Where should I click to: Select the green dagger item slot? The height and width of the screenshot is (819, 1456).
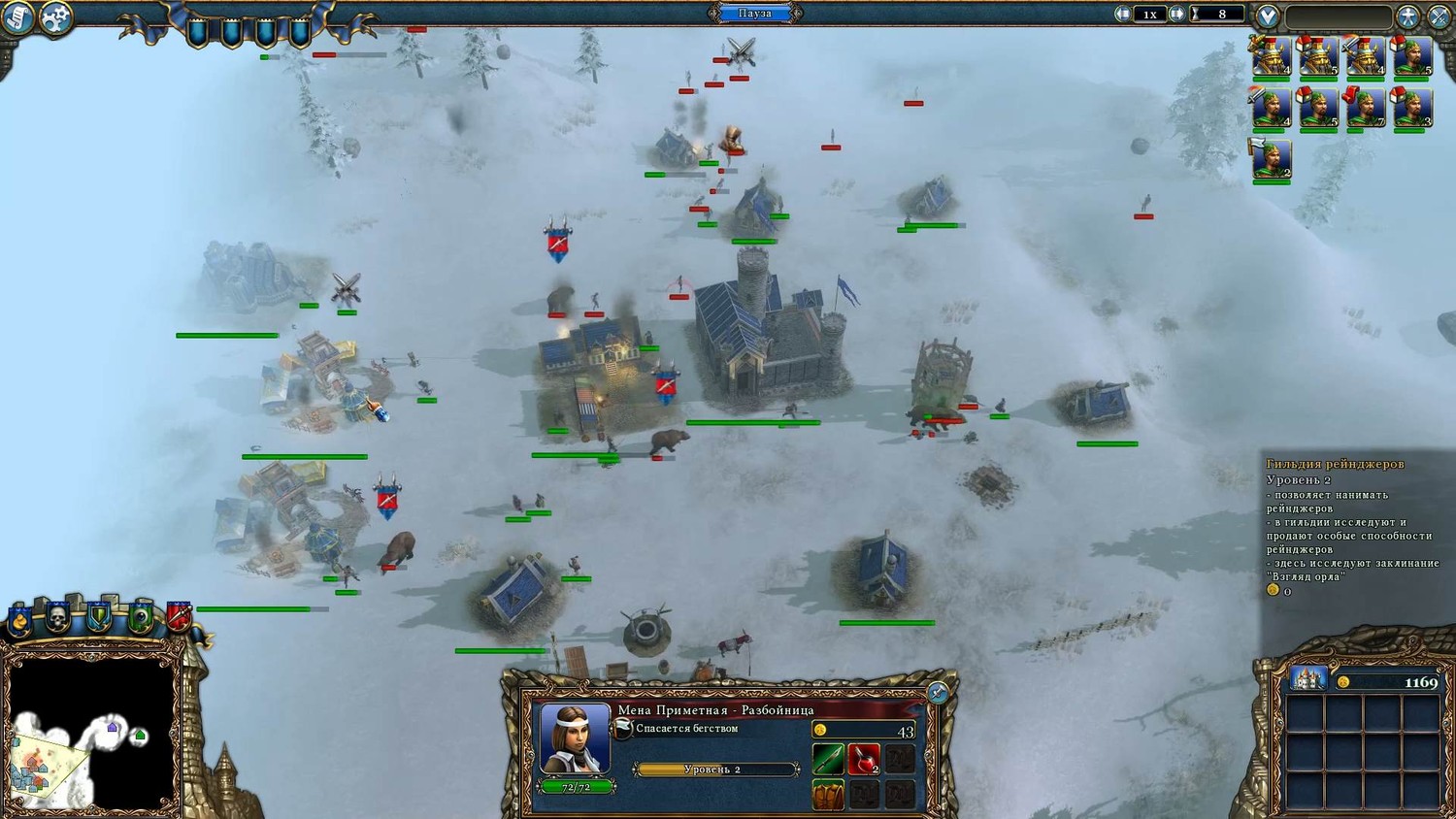(828, 759)
